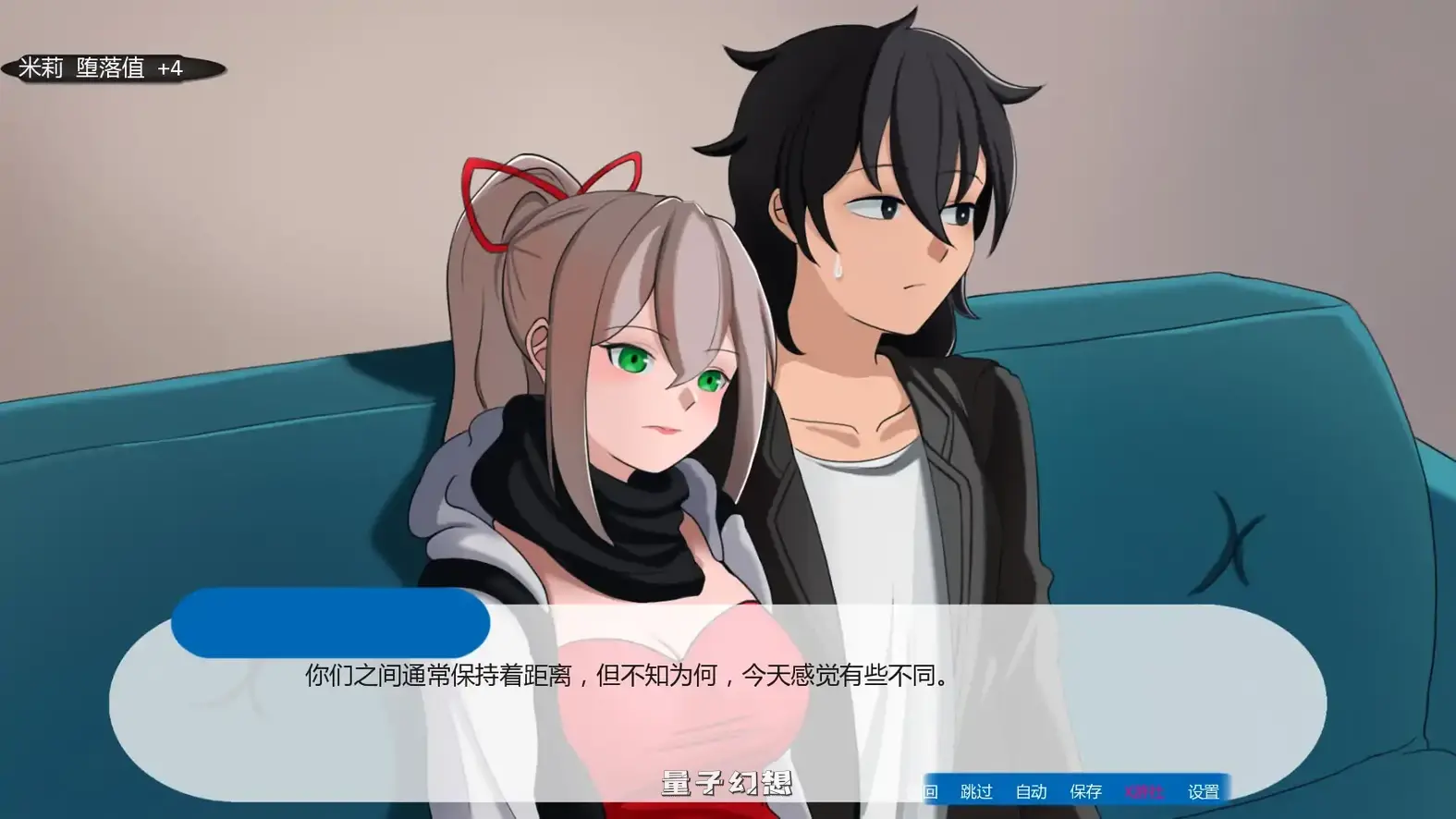Click 保存 to save the game
1456x819 pixels.
1084,791
